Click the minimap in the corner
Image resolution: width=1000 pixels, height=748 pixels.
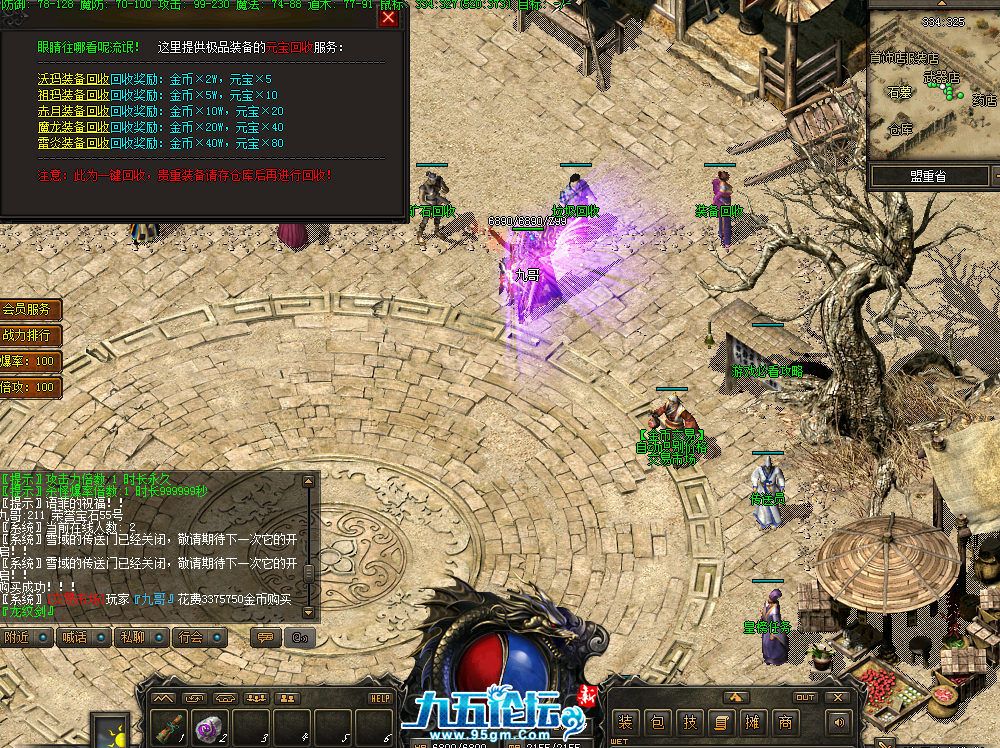coord(932,90)
